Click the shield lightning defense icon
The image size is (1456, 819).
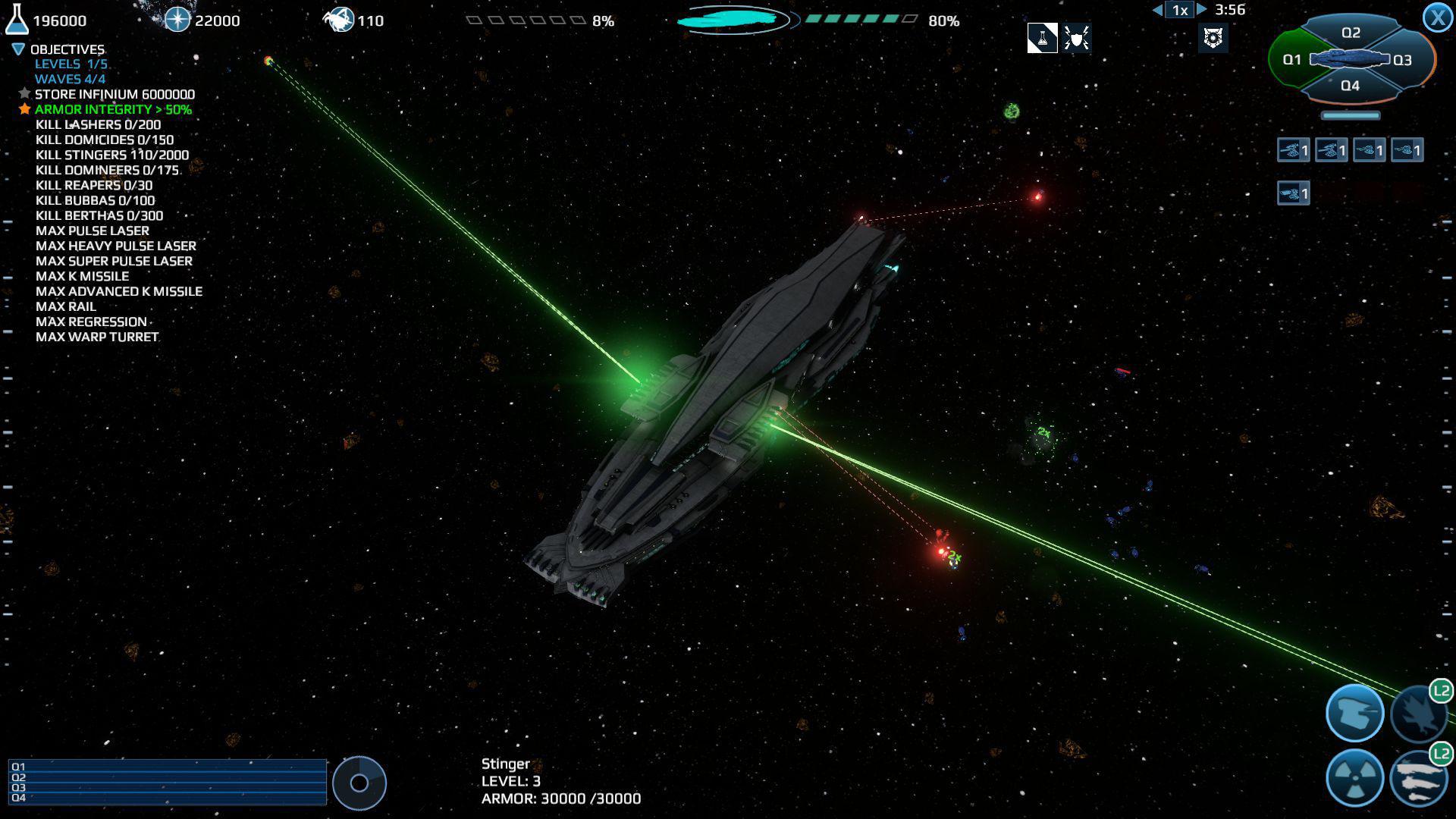(x=1075, y=38)
